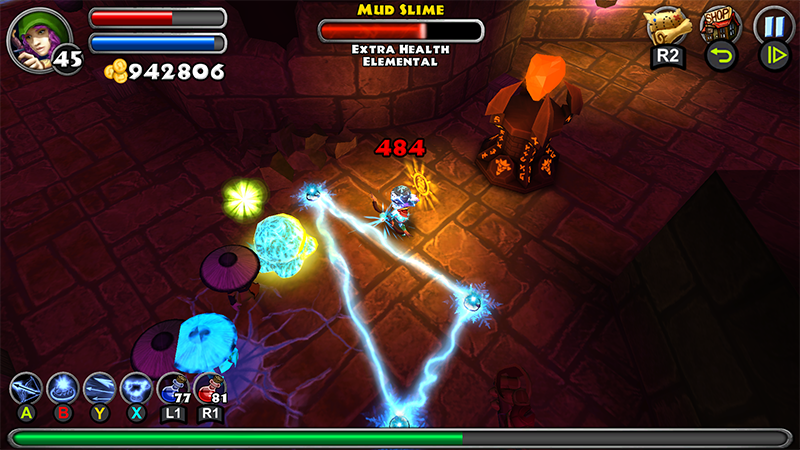Use the red health potion
The image size is (800, 450).
point(208,388)
